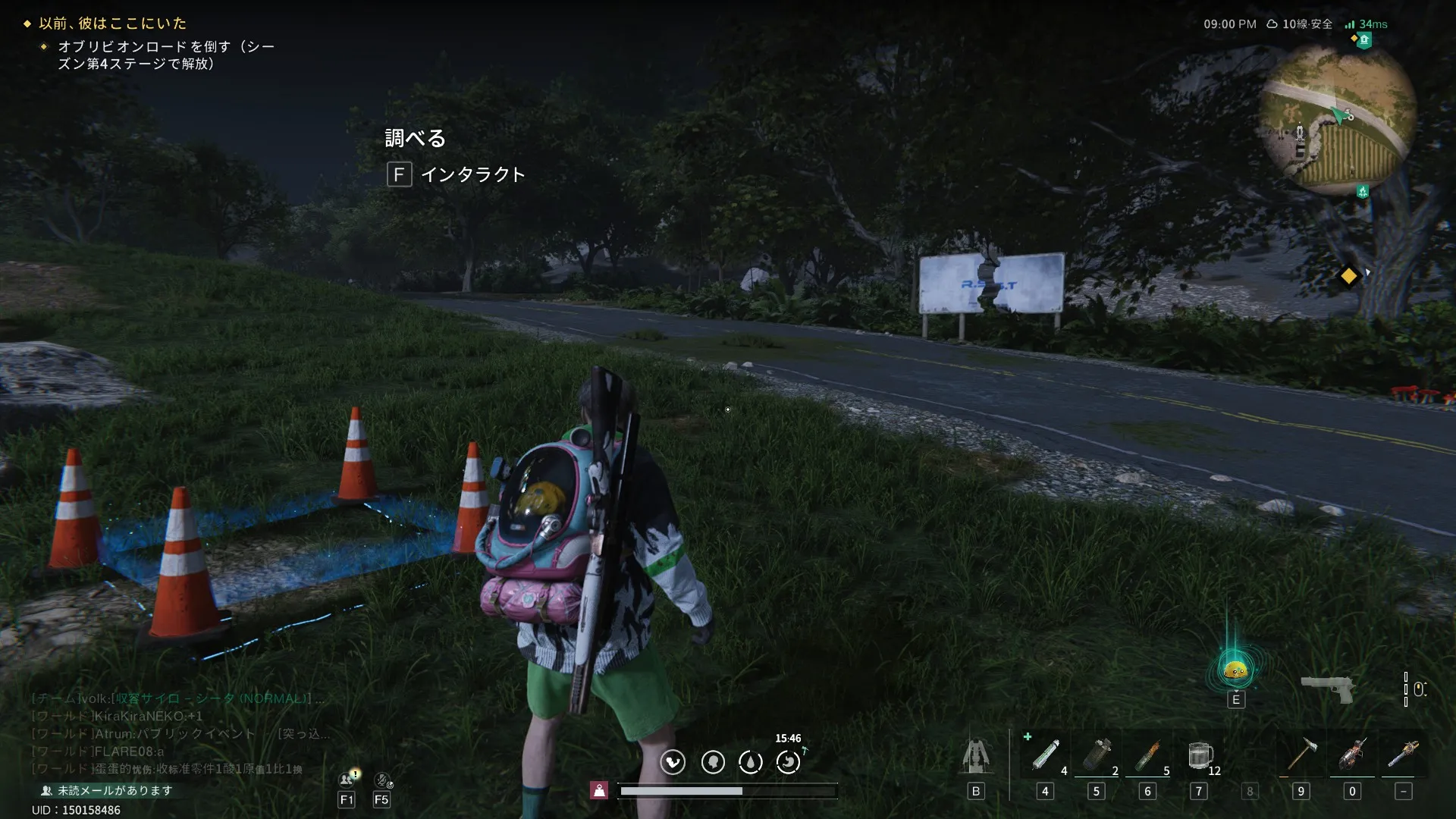The height and width of the screenshot is (819, 1456).
Task: Use the glass mug drink slot
Action: tap(1200, 755)
